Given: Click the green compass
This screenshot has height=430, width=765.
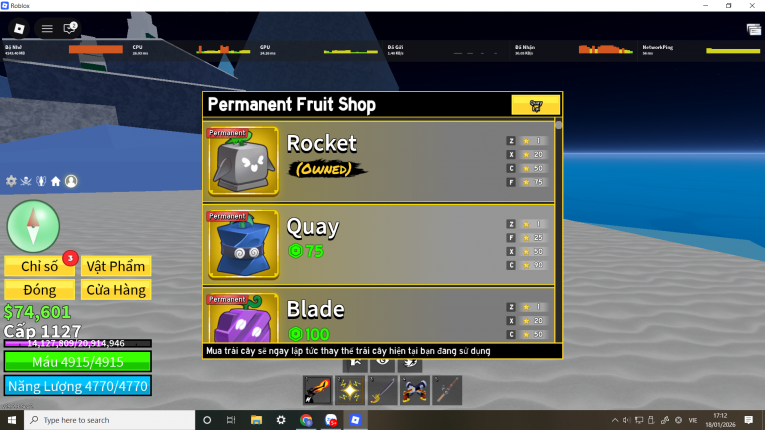Looking at the screenshot, I should [x=33, y=225].
